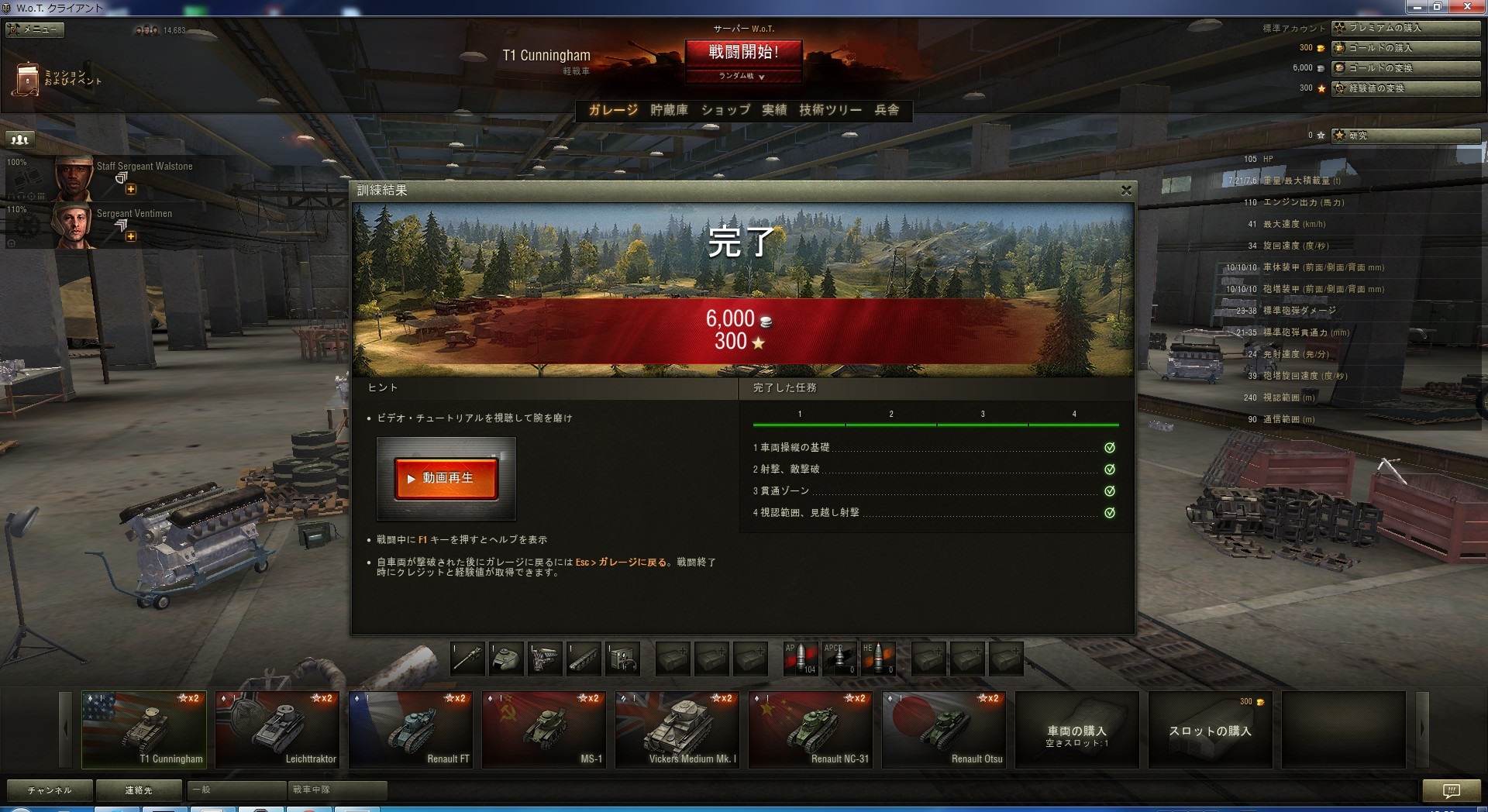Select the Leichttraktor tank in the carousel
Image resolution: width=1488 pixels, height=812 pixels.
point(277,729)
